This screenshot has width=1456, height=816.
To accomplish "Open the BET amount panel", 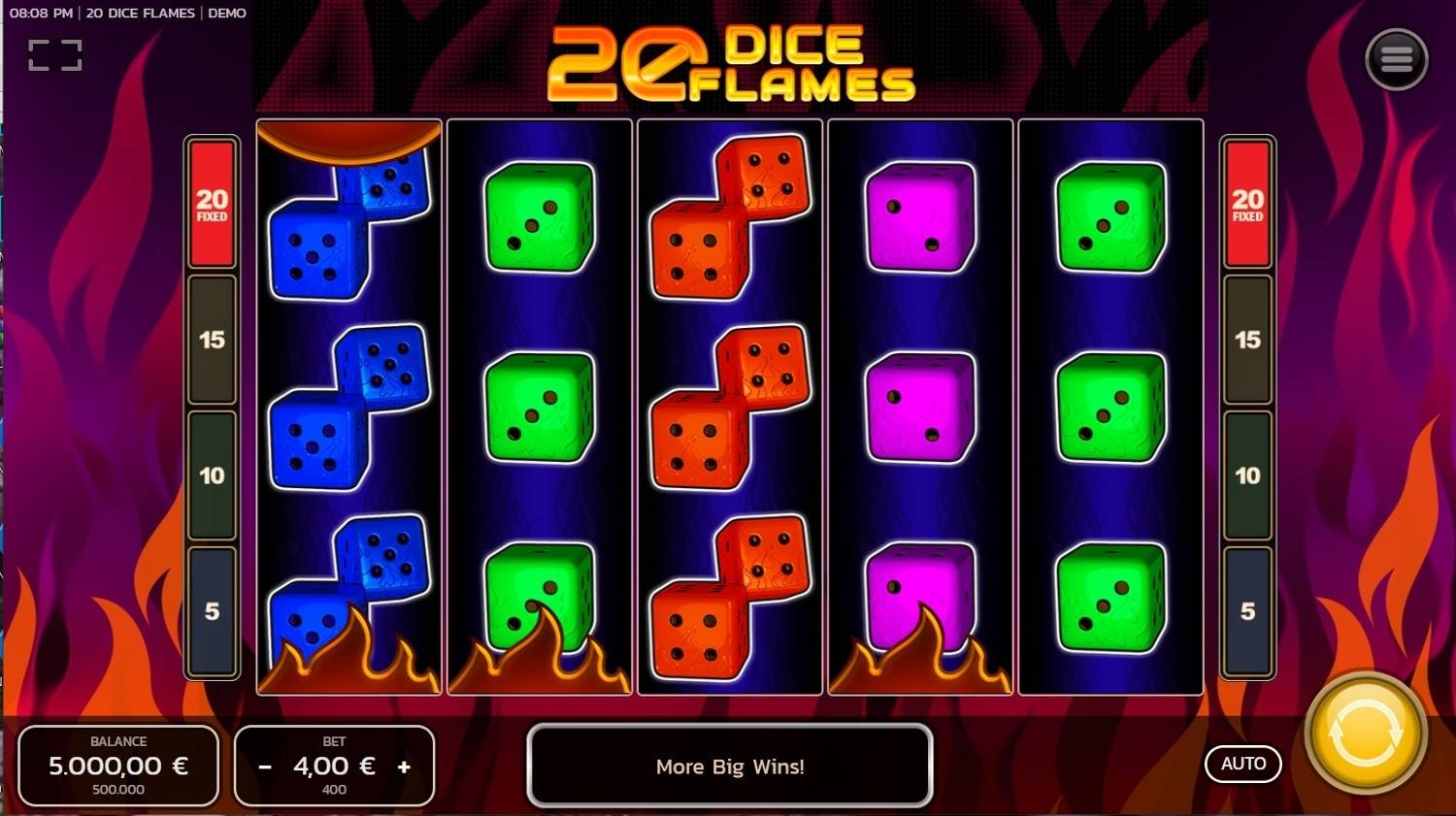I will pyautogui.click(x=335, y=766).
